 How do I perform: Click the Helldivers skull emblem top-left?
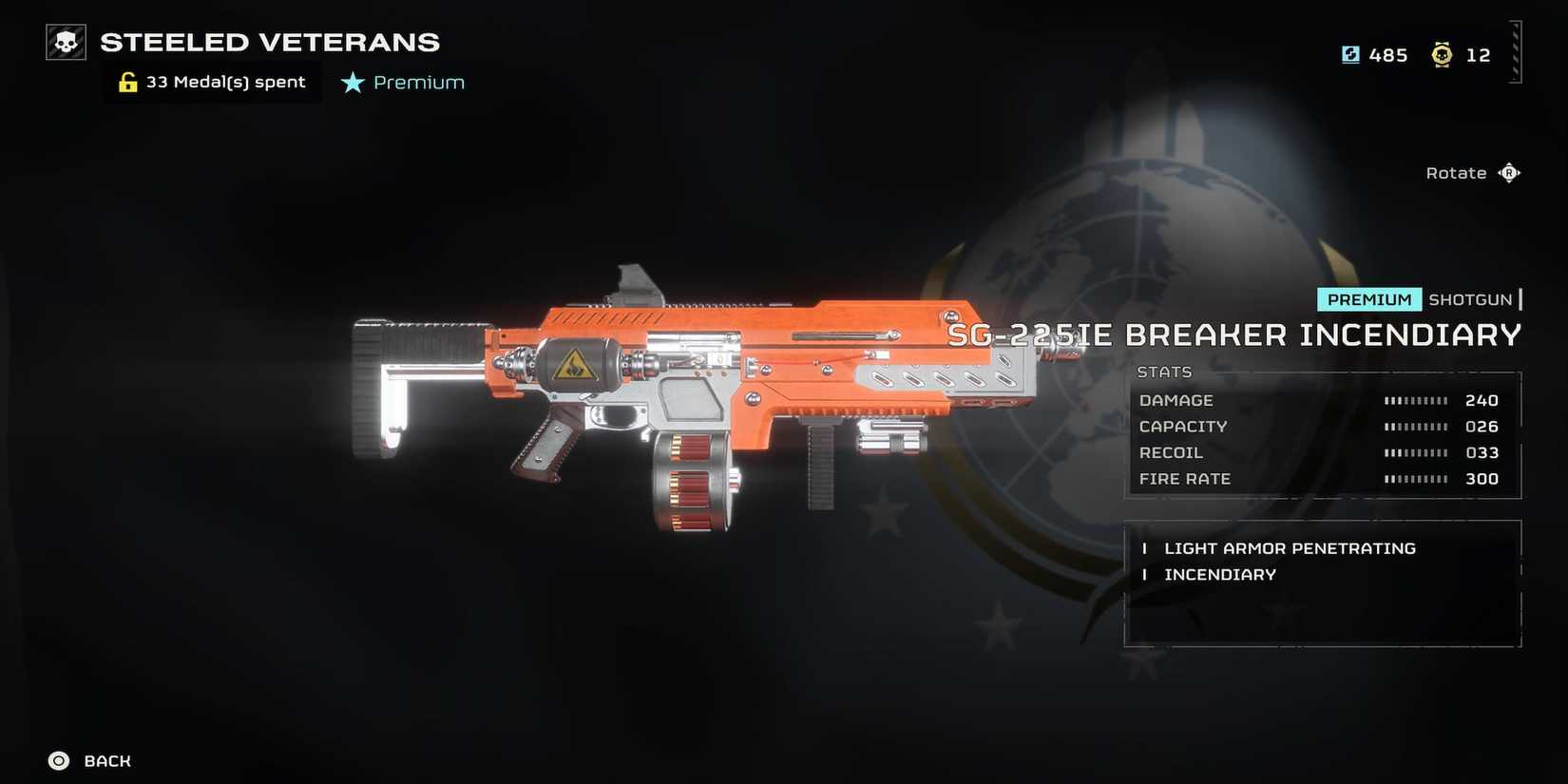[x=64, y=41]
